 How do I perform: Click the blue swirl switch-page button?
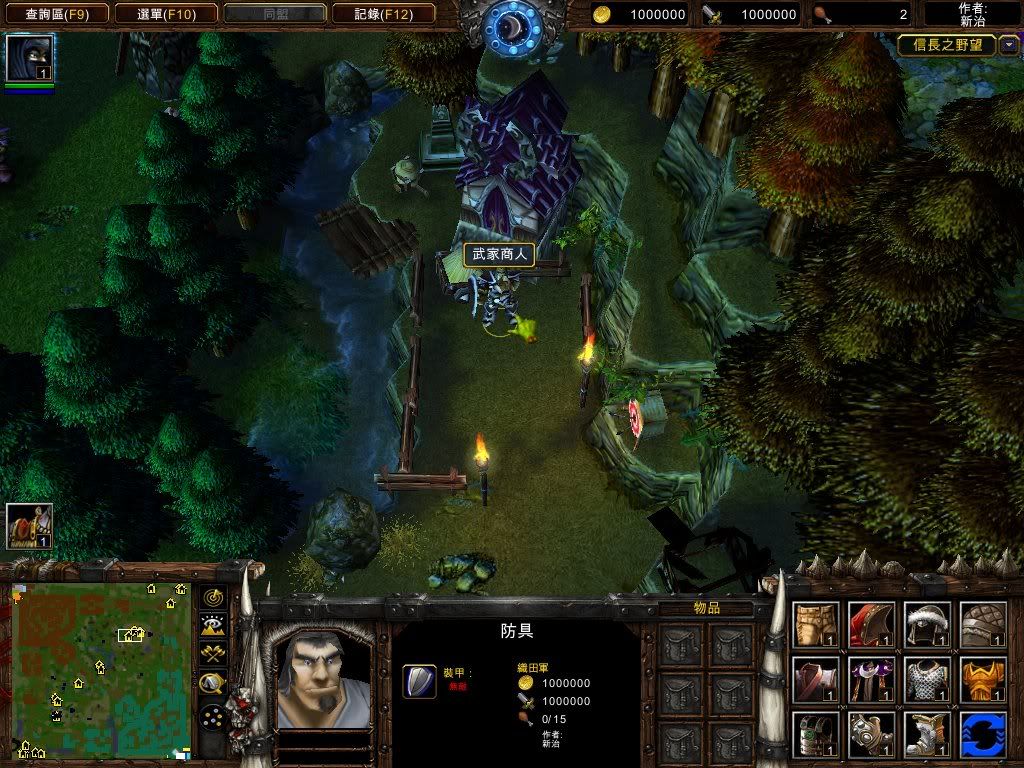[983, 734]
